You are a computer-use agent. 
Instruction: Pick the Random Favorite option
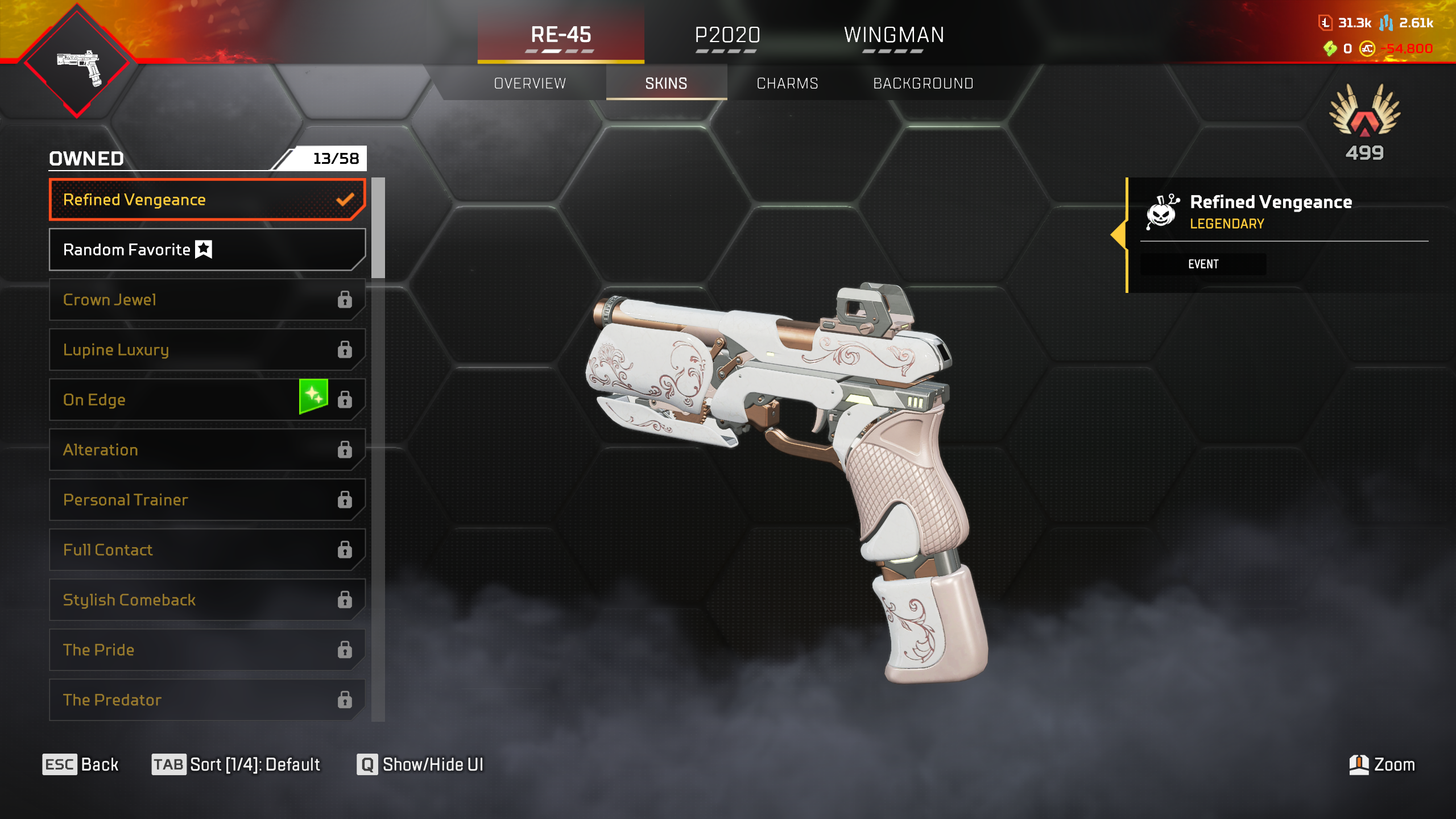(x=207, y=250)
